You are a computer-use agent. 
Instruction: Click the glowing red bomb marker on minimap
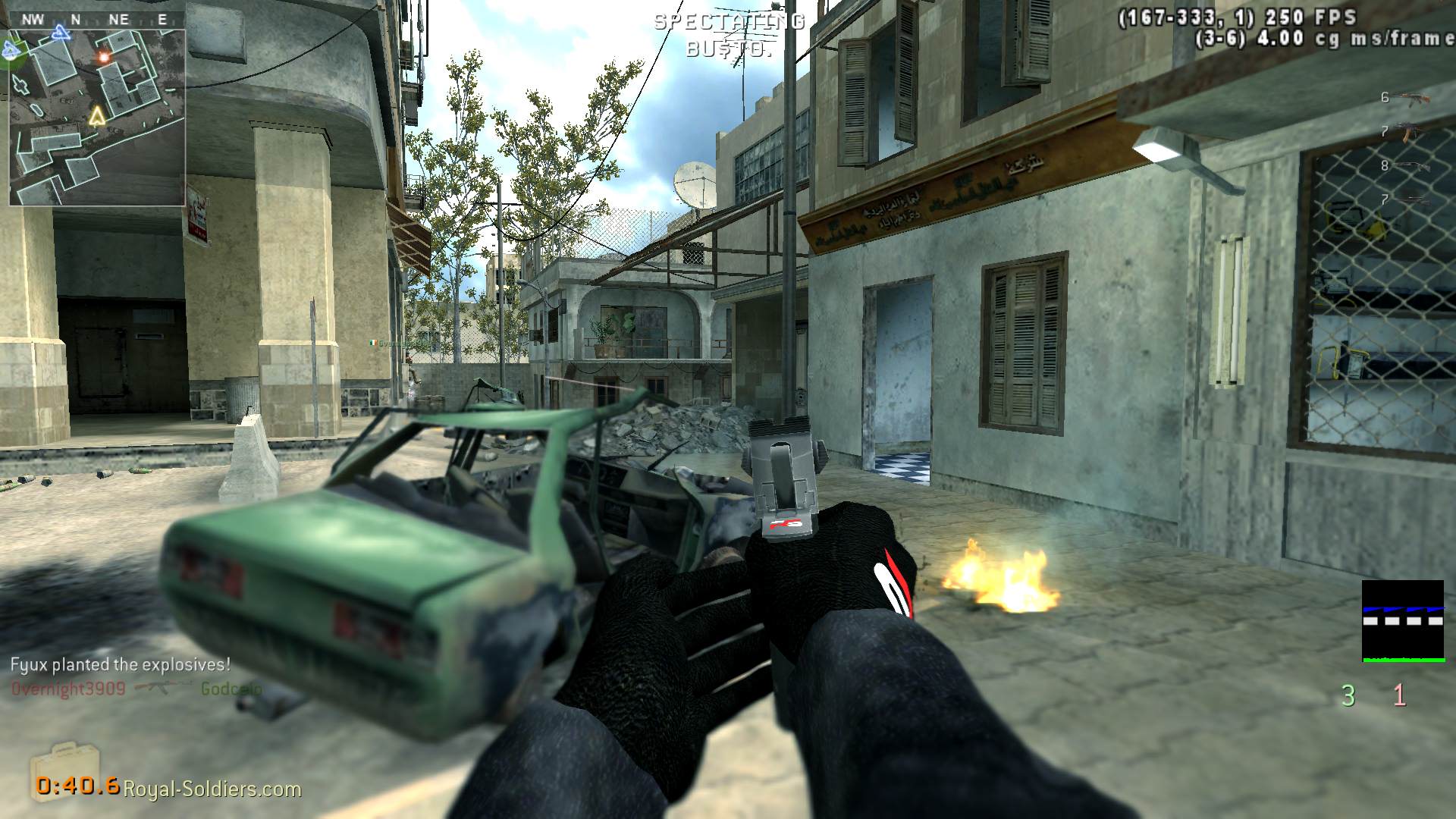click(x=104, y=56)
